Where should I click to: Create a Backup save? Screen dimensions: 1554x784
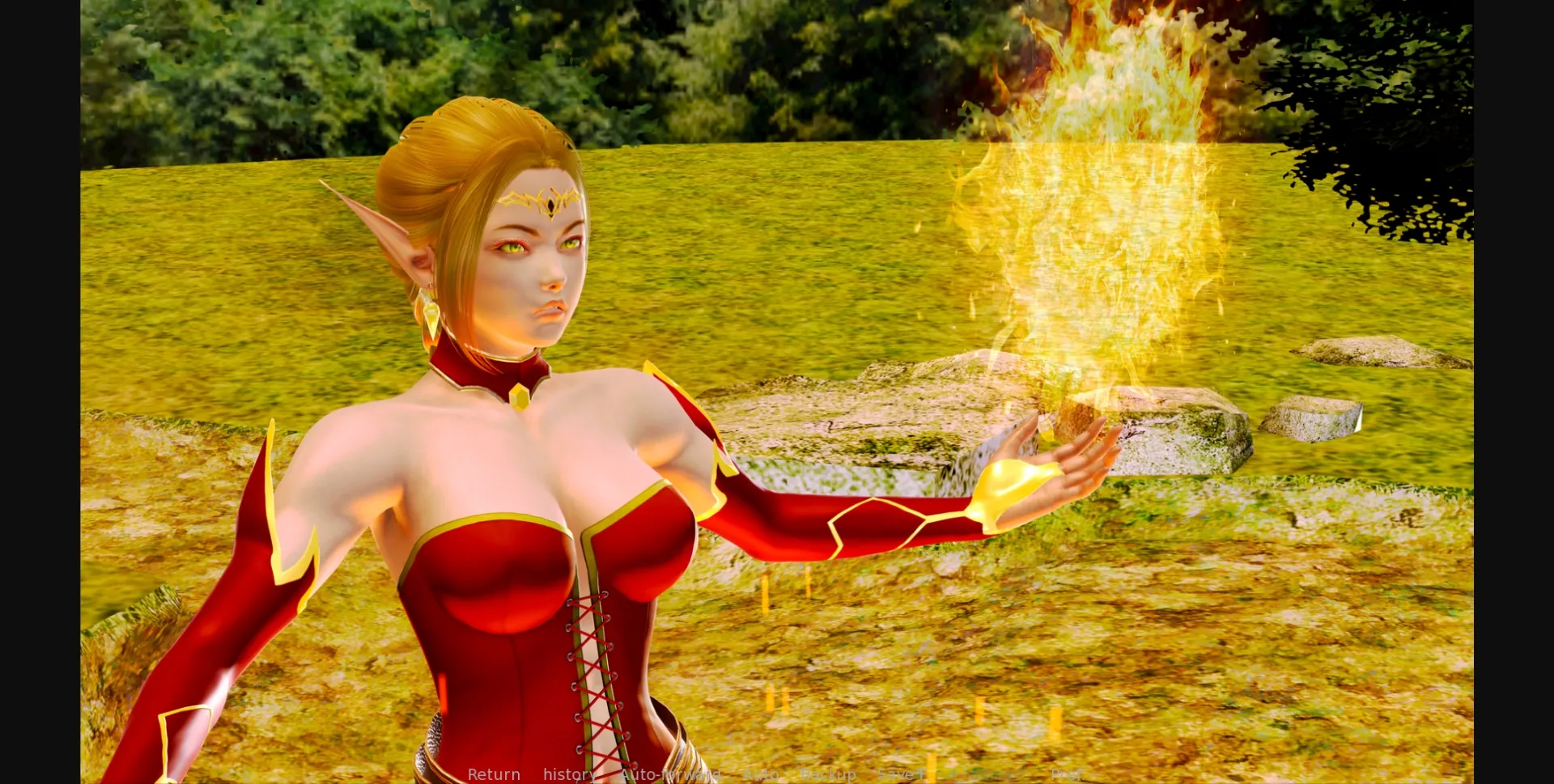827,773
